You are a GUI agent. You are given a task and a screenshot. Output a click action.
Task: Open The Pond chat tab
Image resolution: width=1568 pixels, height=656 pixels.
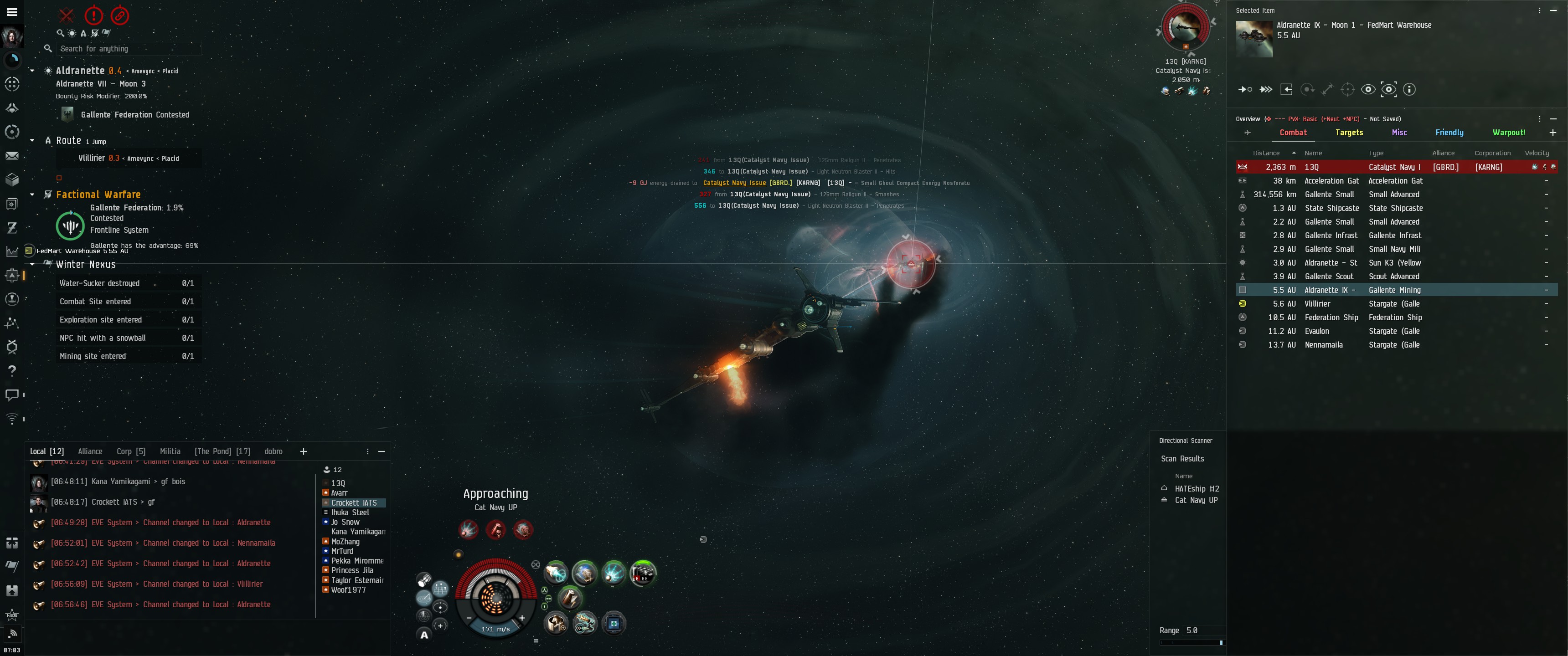pyautogui.click(x=222, y=451)
